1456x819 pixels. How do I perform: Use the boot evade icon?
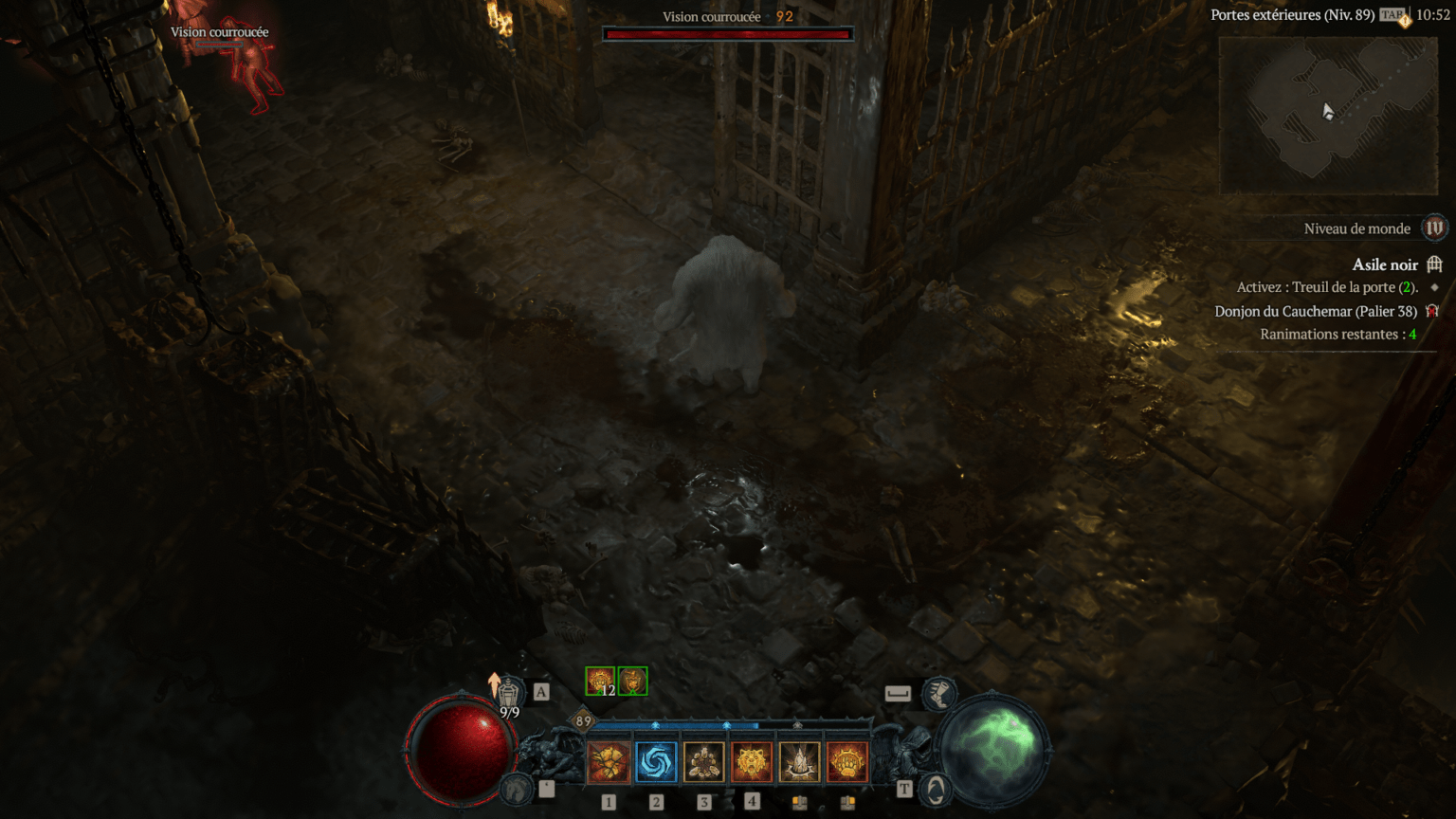(x=939, y=694)
